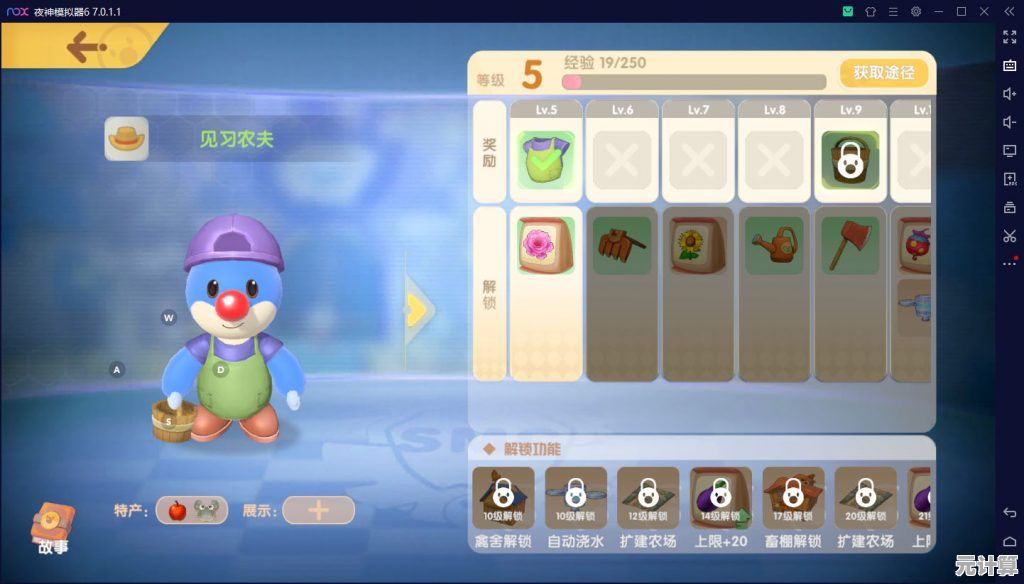The width and height of the screenshot is (1024, 584).
Task: Click the straw hat title icon
Action: [x=127, y=139]
